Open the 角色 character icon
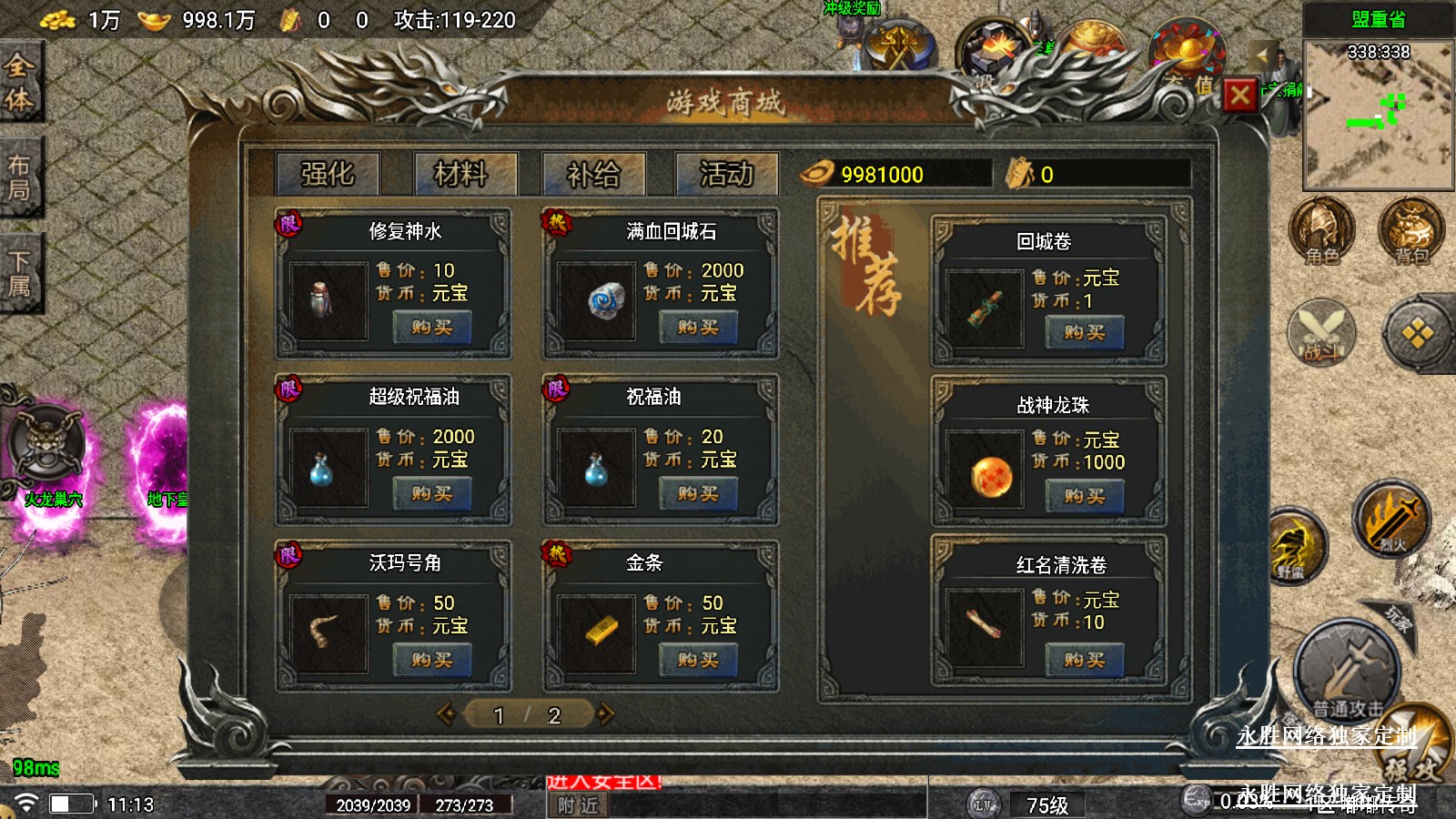Image resolution: width=1456 pixels, height=819 pixels. (1321, 231)
